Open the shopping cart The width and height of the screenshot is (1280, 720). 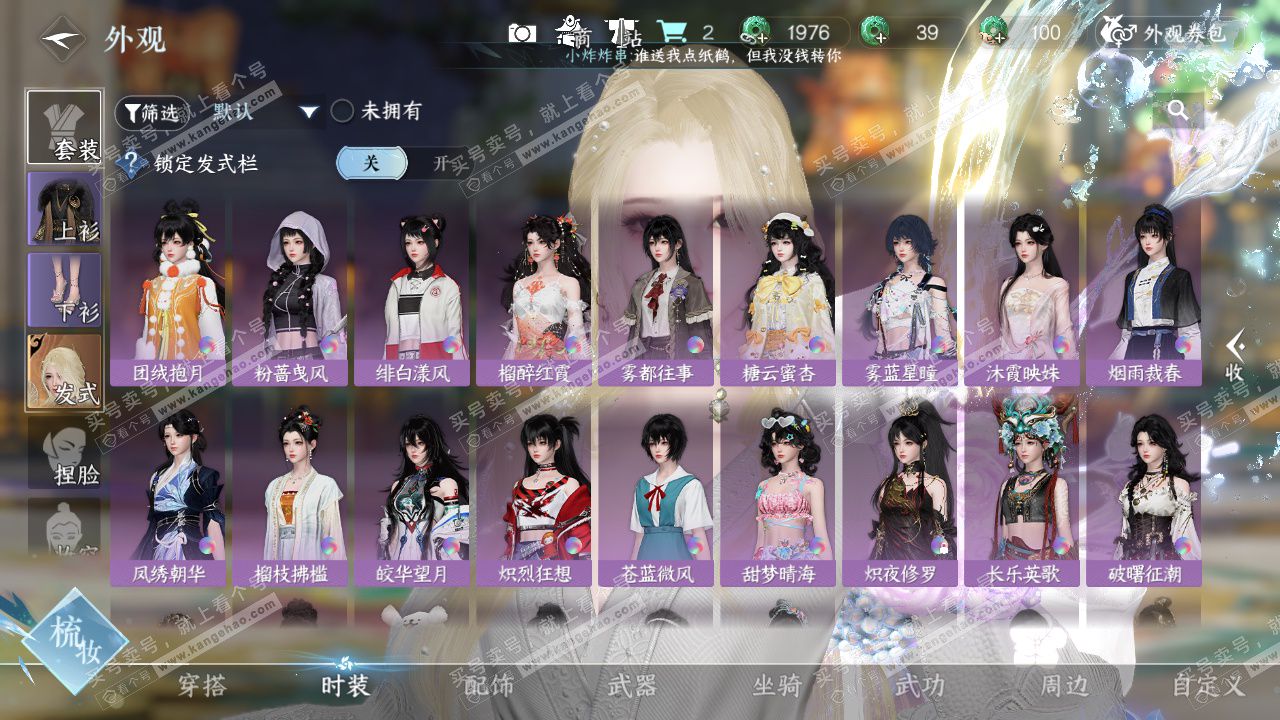tap(671, 32)
